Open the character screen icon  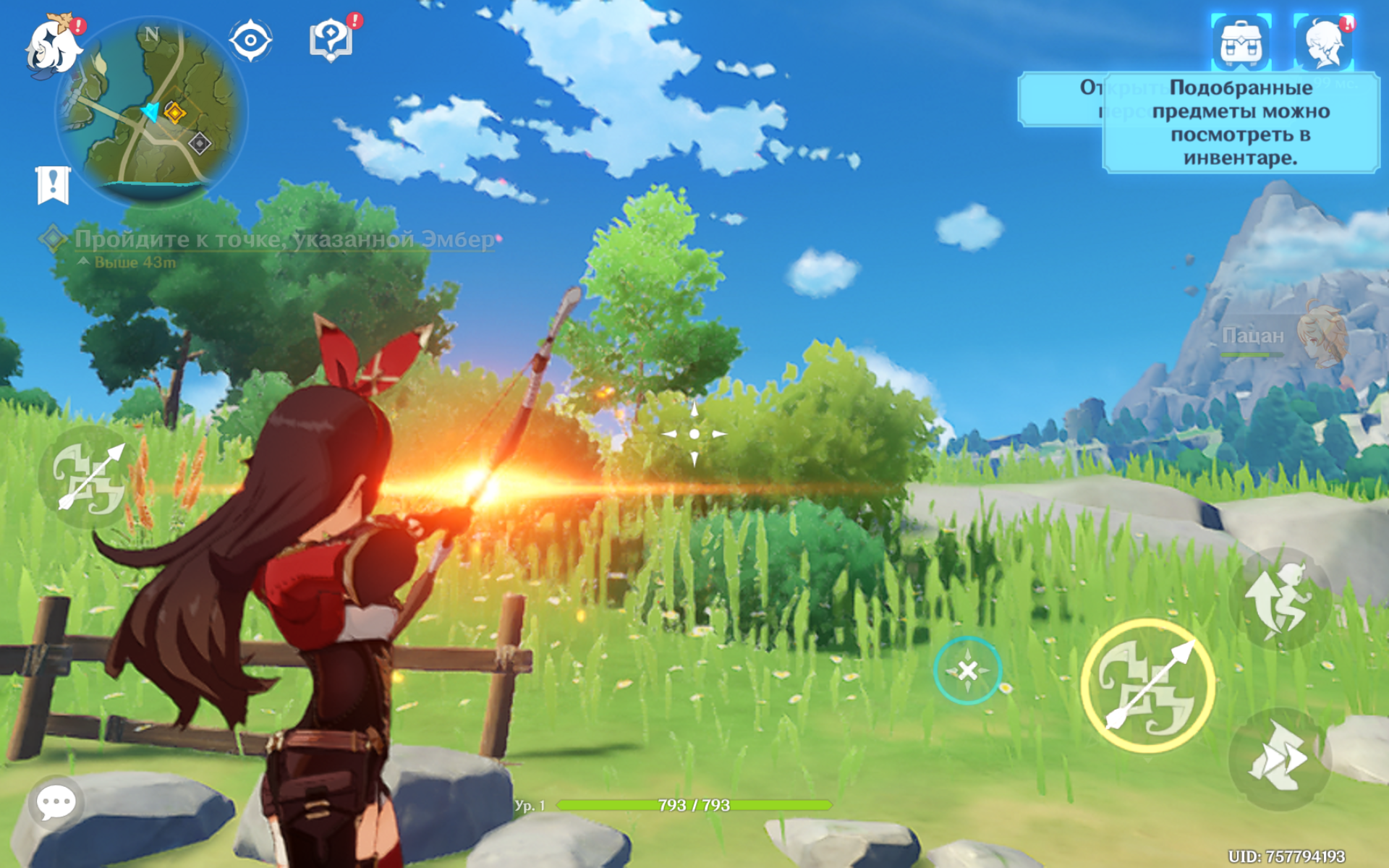point(1324,43)
